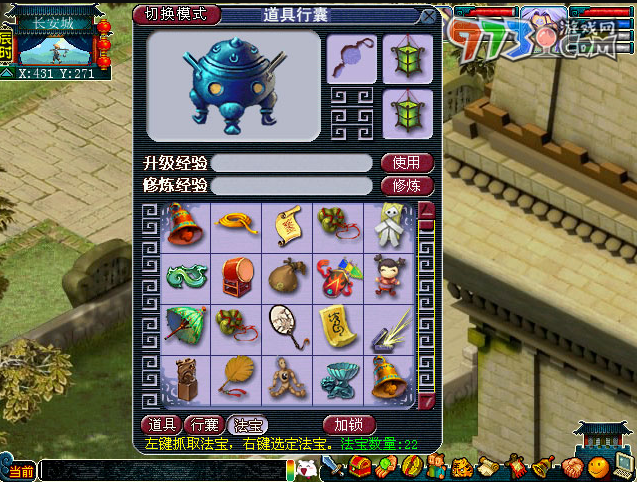Choose the green dragon jade treasure
Screen dimensions: 637x482
tap(185, 275)
